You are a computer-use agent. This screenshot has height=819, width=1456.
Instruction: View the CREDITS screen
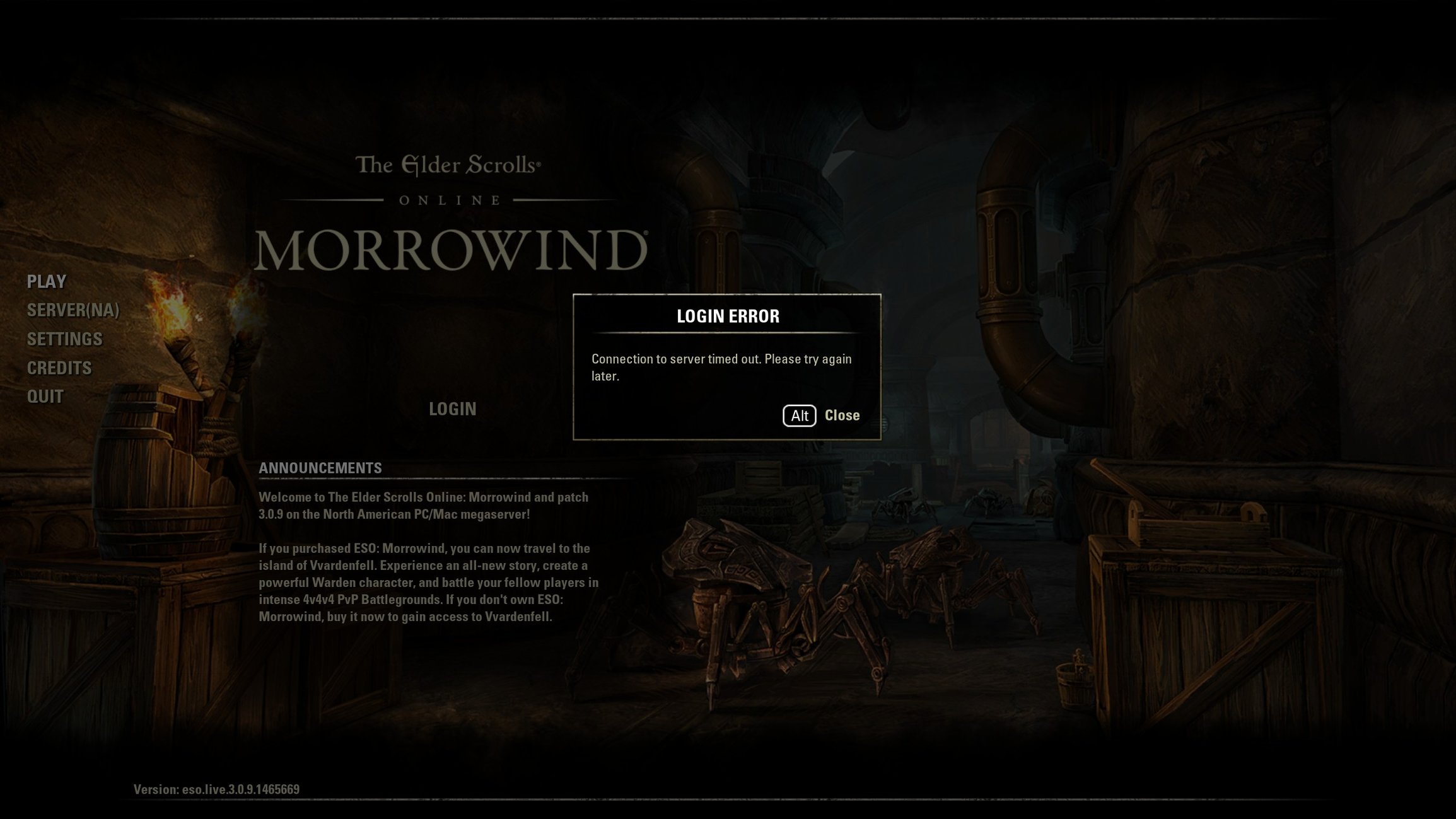click(59, 367)
